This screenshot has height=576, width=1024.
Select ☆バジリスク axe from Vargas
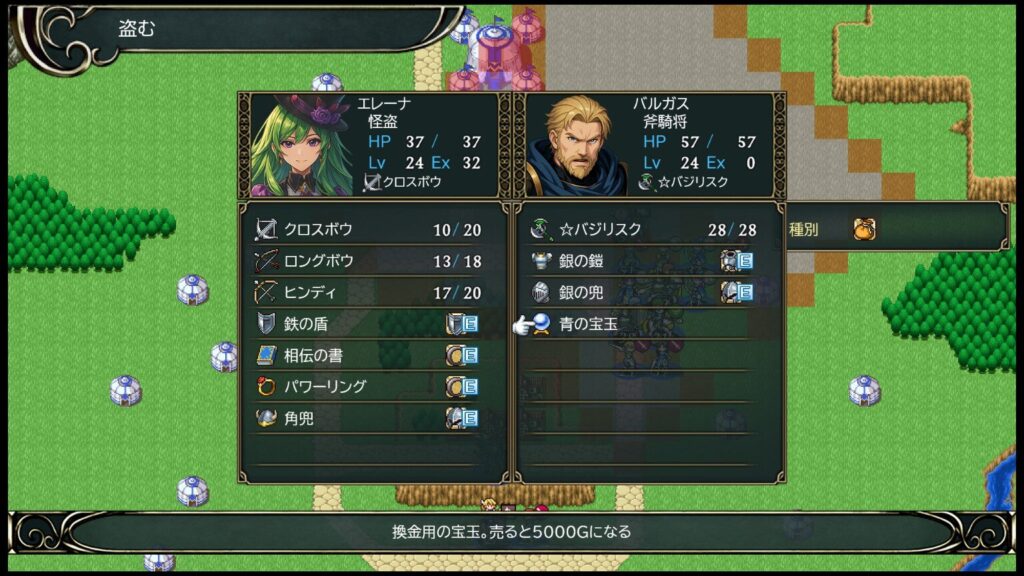point(642,230)
